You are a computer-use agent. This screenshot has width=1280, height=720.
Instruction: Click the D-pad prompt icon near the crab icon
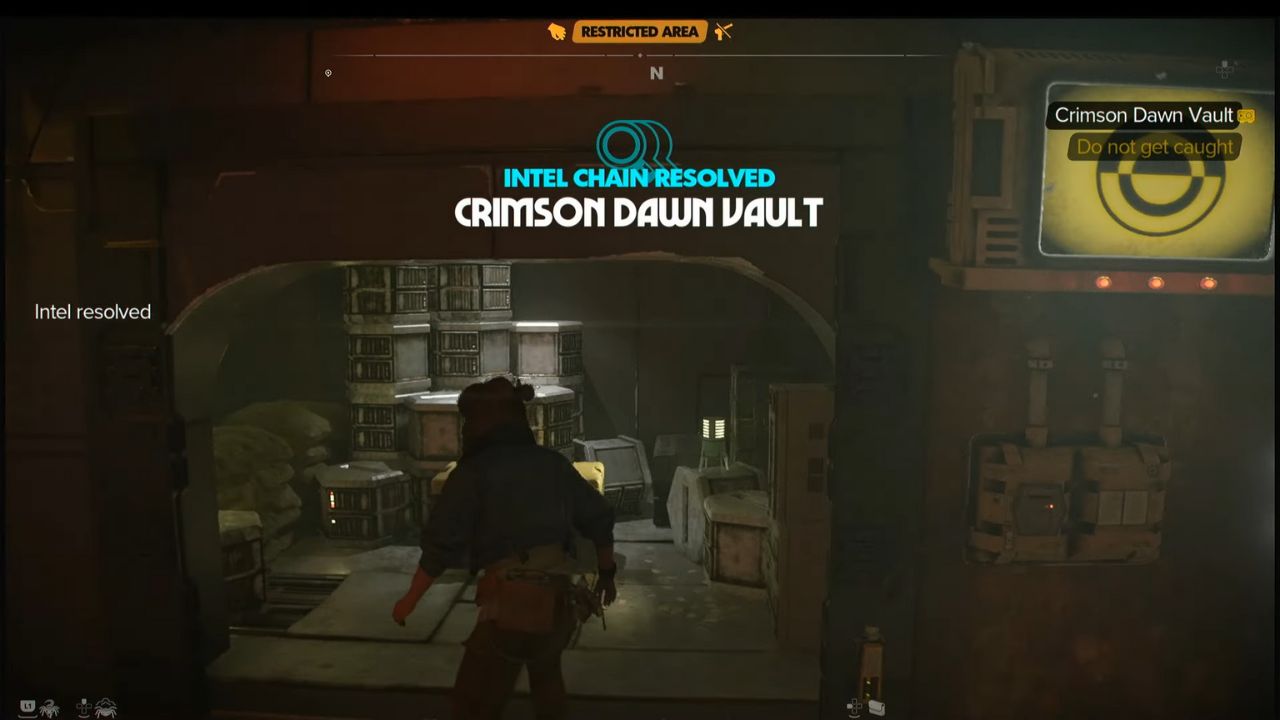pos(83,707)
